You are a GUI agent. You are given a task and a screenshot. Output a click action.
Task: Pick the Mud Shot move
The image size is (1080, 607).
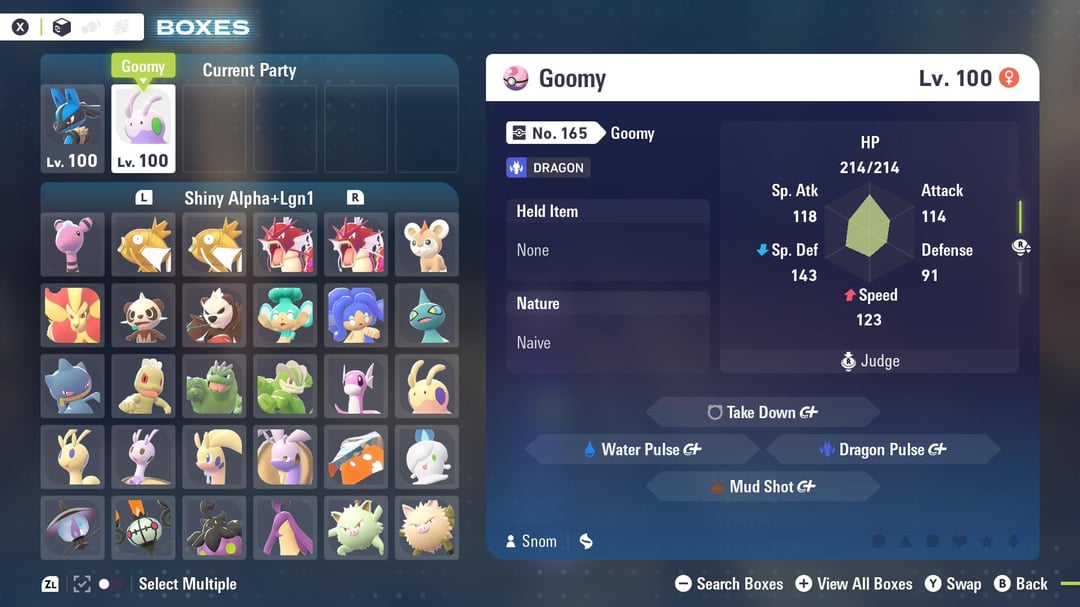coord(762,487)
